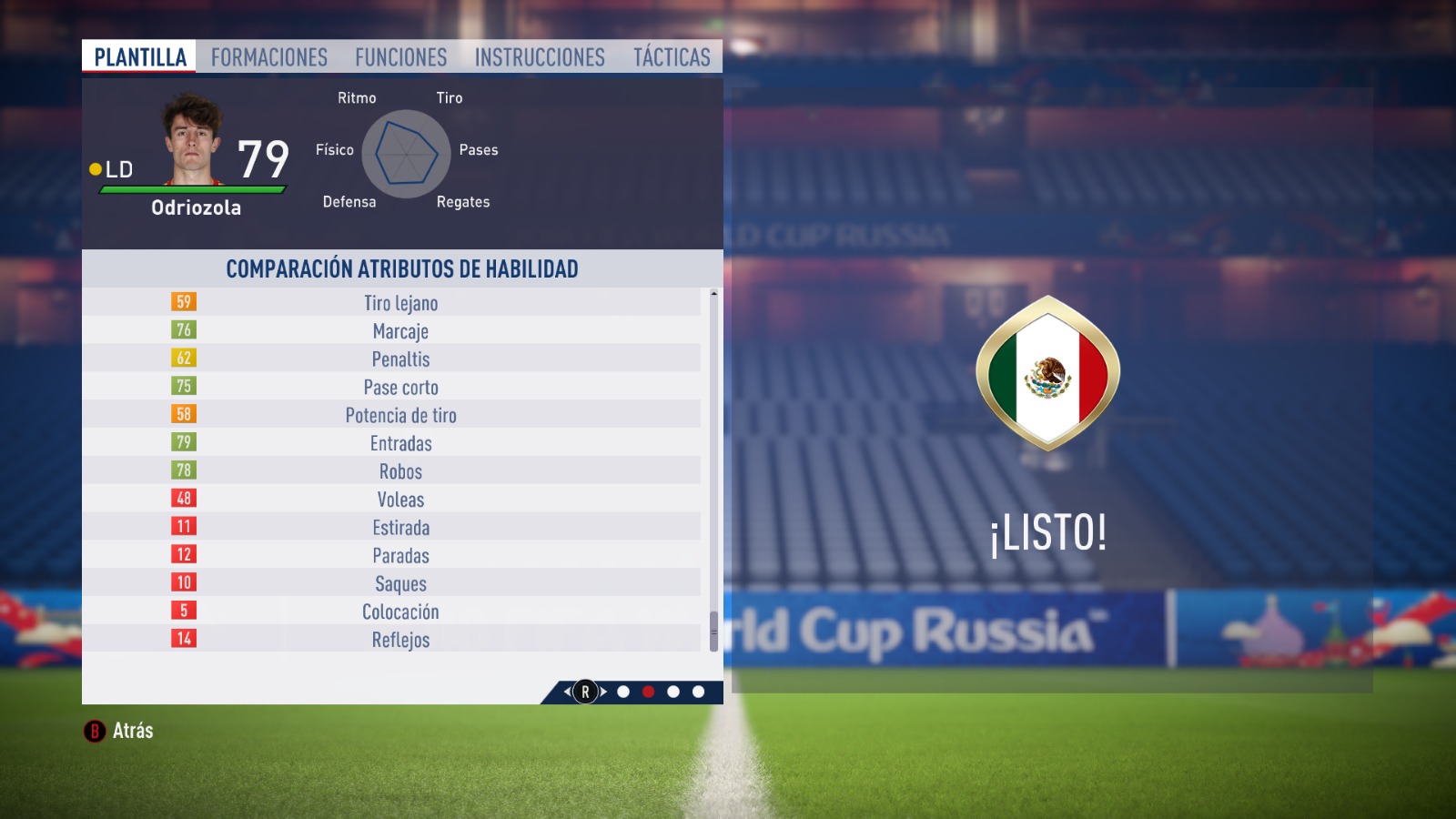Click the Mexico team crest
This screenshot has width=1456, height=819.
coord(1047,373)
